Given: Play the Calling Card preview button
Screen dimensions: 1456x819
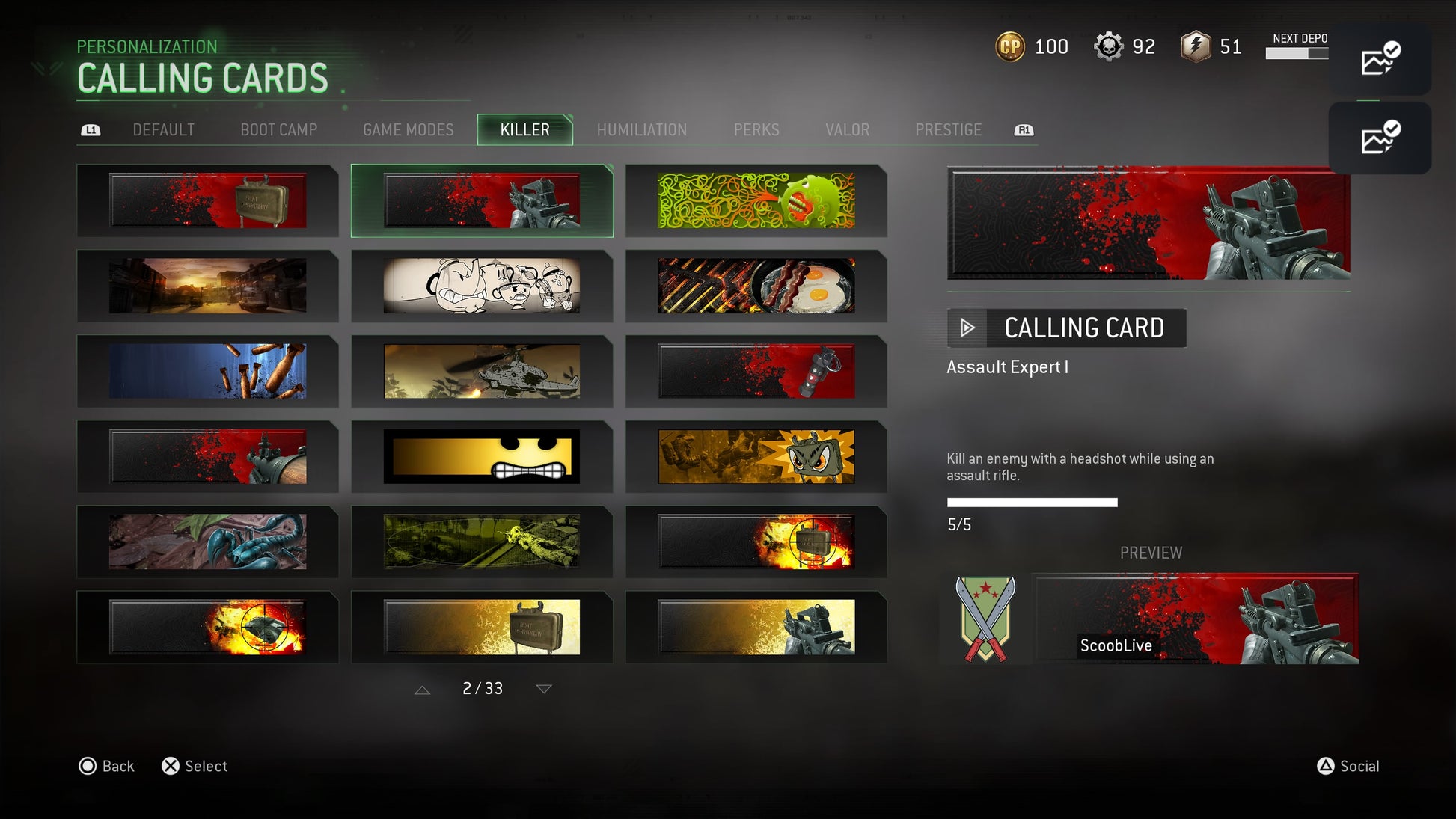Looking at the screenshot, I should (x=967, y=328).
